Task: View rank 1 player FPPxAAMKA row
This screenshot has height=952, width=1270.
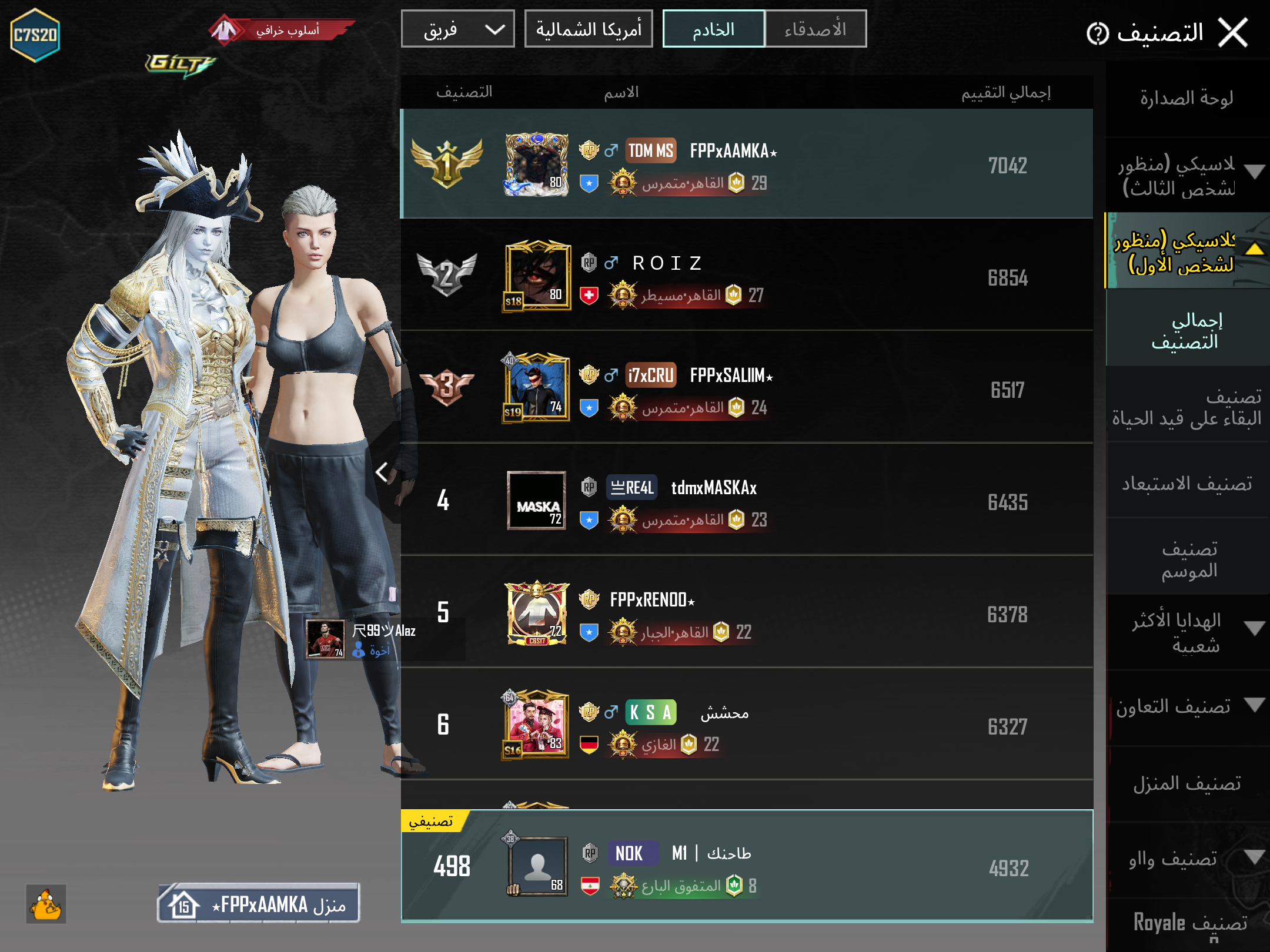Action: [746, 165]
